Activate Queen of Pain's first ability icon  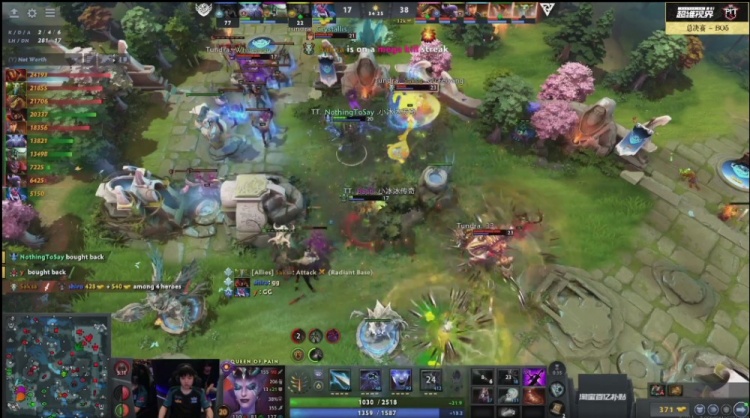341,380
